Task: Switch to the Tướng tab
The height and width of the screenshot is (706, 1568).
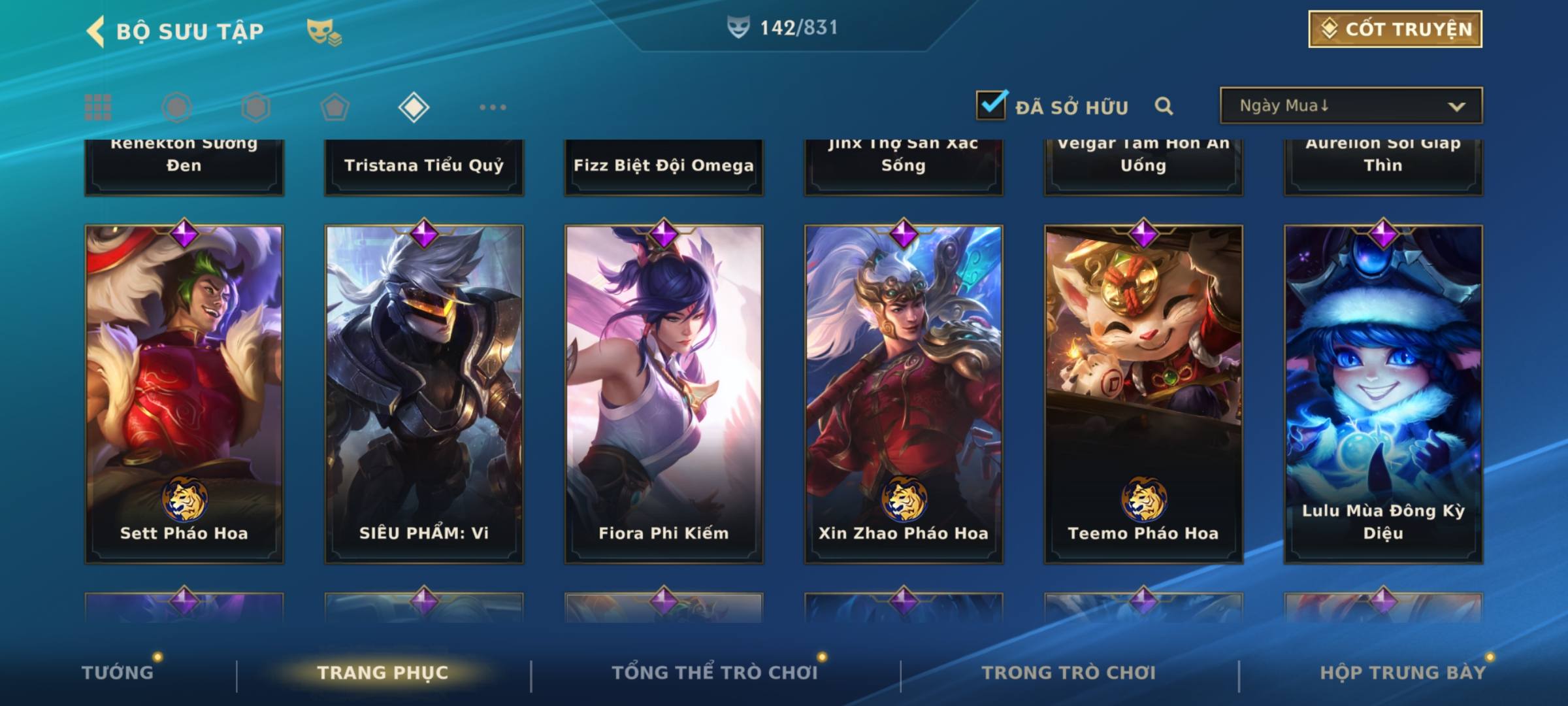Action: (x=118, y=673)
